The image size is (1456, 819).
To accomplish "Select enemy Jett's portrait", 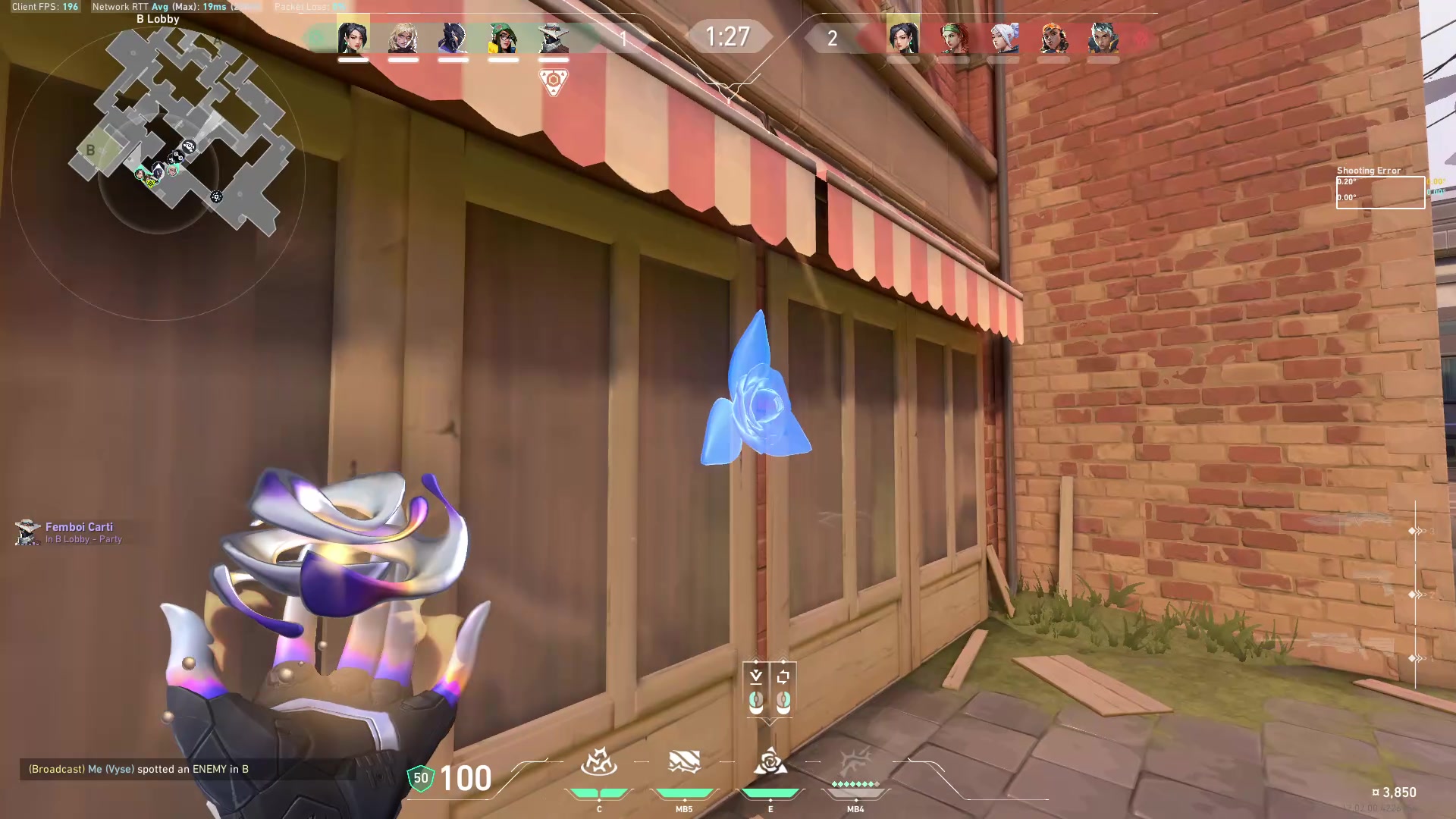I will 1004,37.
